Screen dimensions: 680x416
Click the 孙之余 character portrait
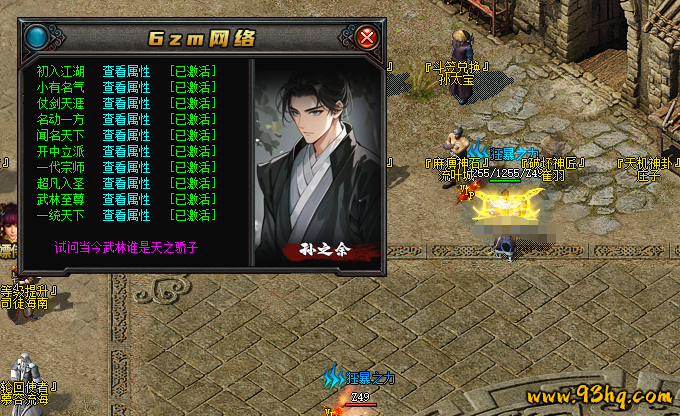(317, 160)
